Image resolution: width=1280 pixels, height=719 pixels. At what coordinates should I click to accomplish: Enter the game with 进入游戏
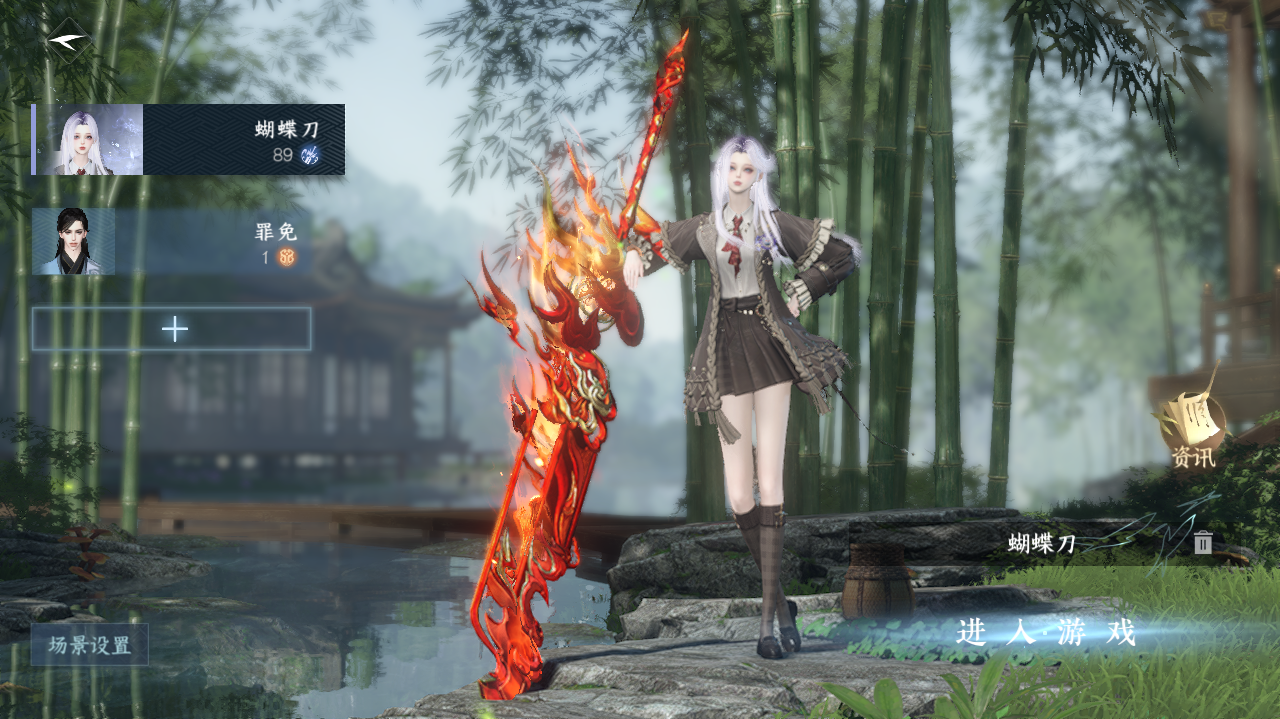pyautogui.click(x=1046, y=633)
